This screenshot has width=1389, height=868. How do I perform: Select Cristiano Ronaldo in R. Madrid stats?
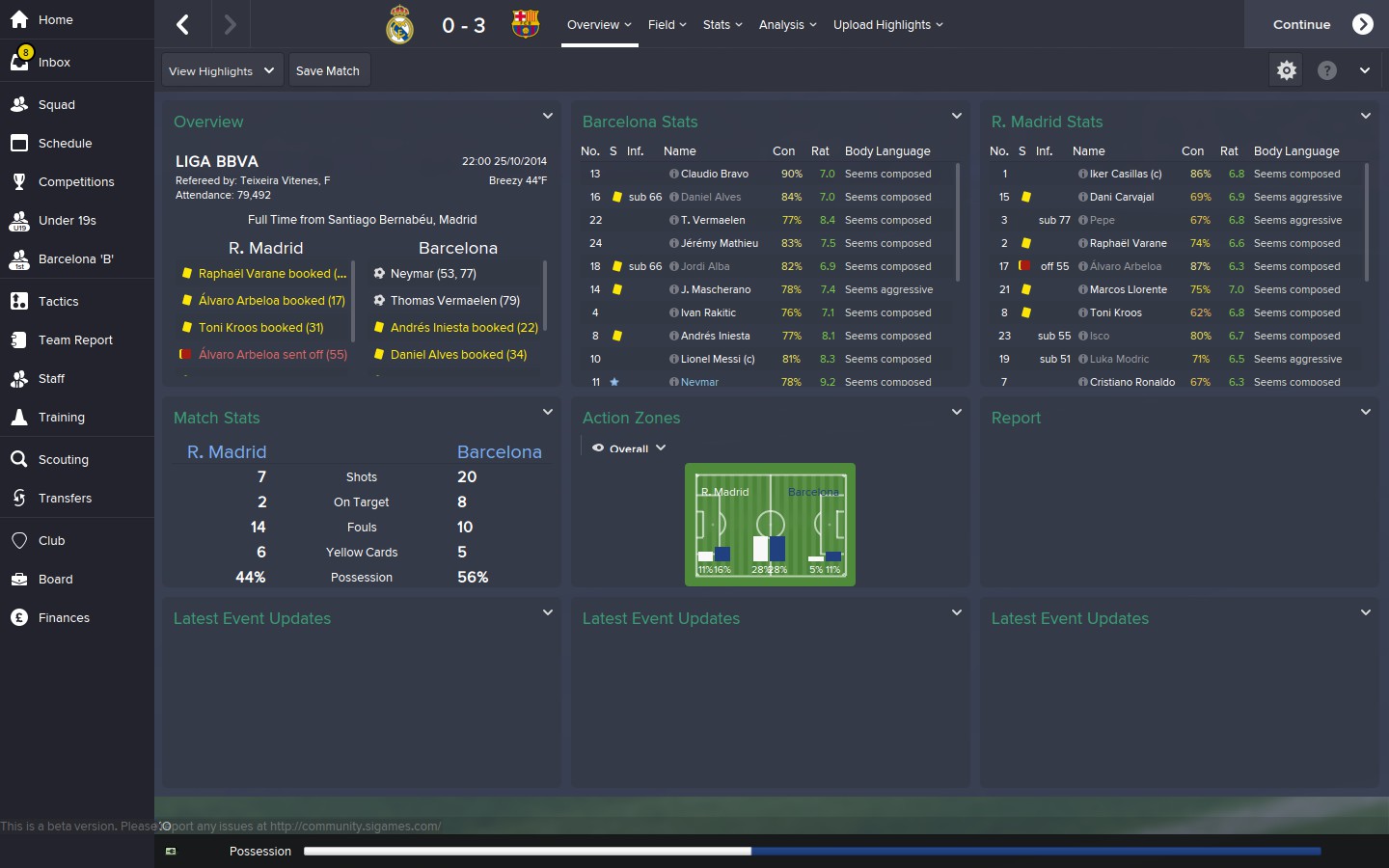tap(1131, 382)
